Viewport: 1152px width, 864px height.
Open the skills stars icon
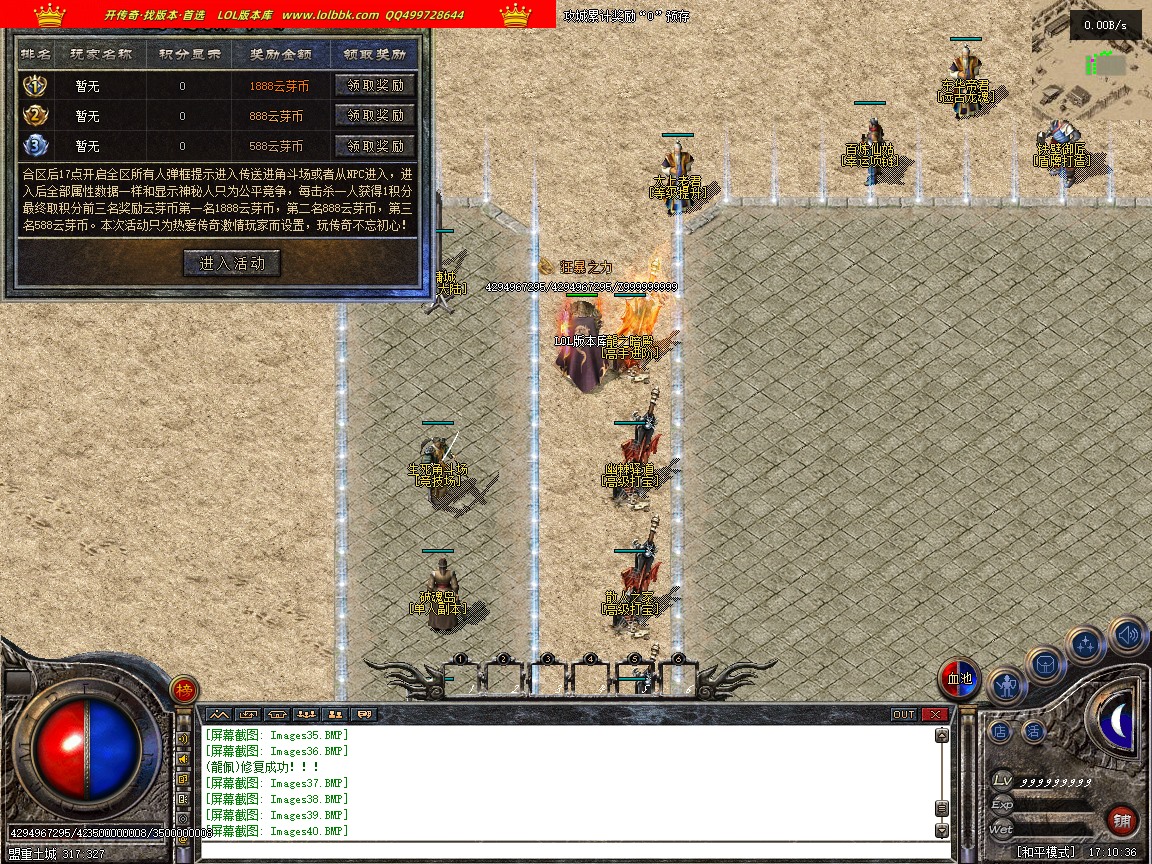pos(1085,645)
